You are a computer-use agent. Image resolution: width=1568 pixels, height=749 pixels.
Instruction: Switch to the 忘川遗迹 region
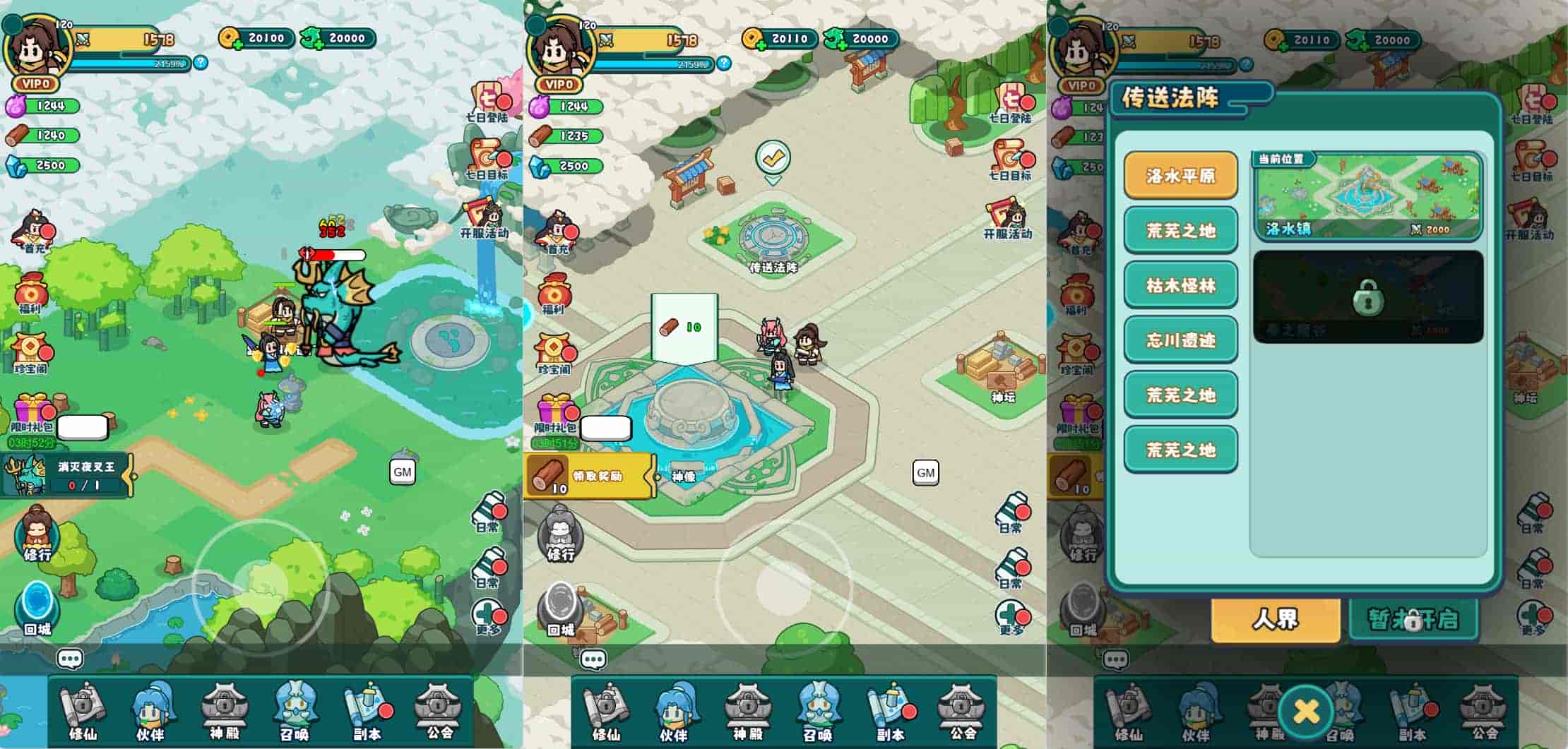tap(1180, 340)
